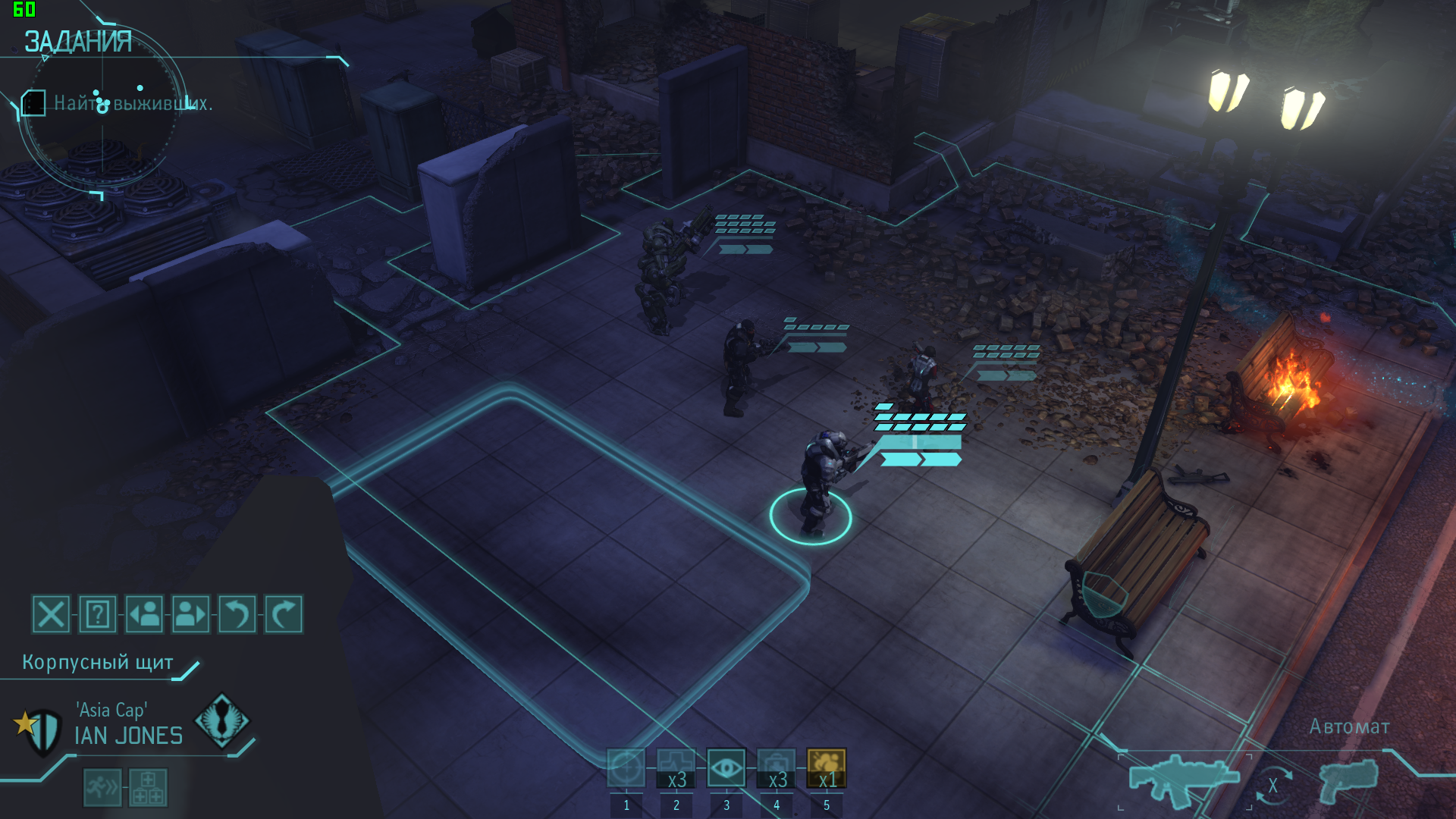Open the ЗАДАНИЯ objectives header

click(x=78, y=42)
